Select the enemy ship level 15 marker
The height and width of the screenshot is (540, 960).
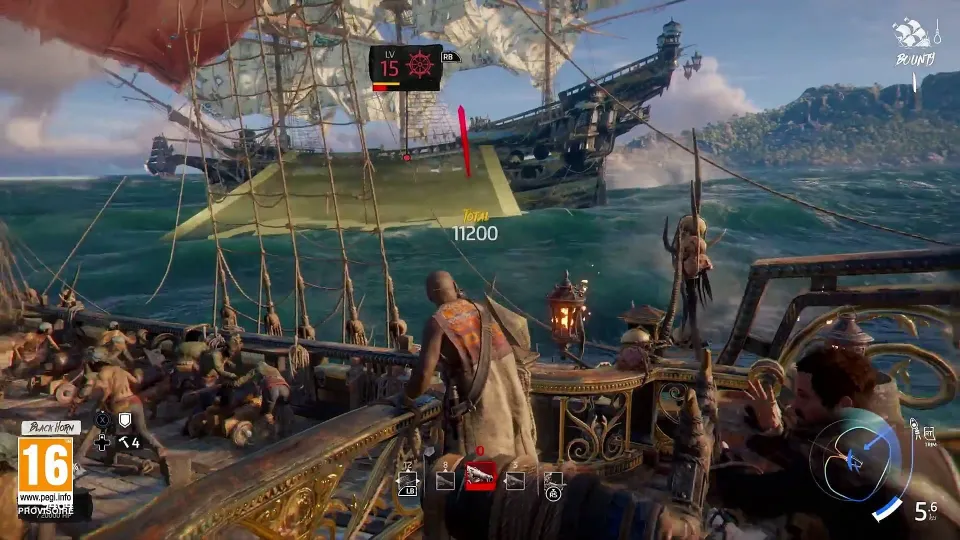coord(405,67)
